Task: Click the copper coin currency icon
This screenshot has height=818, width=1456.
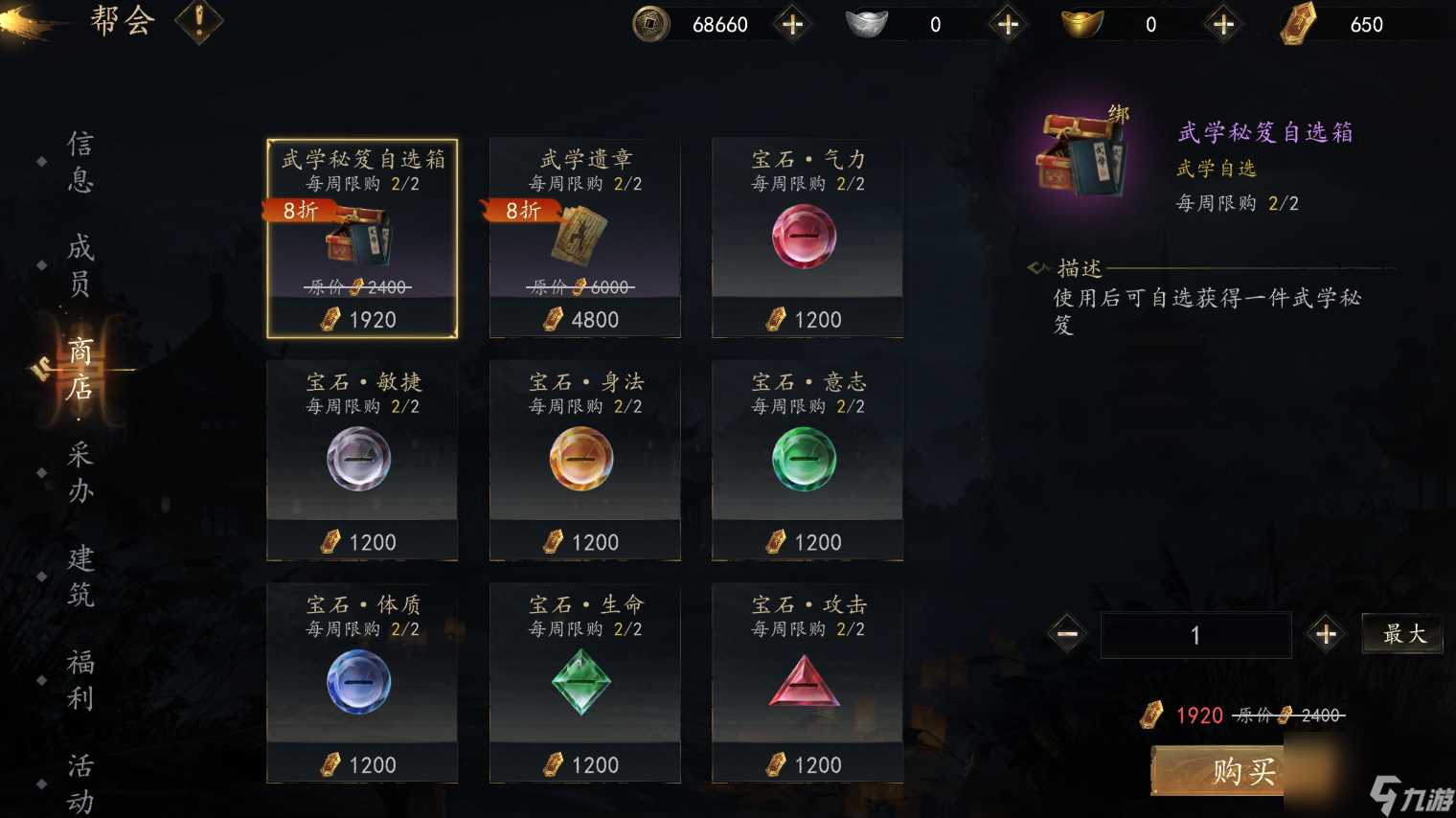Action: coord(650,24)
